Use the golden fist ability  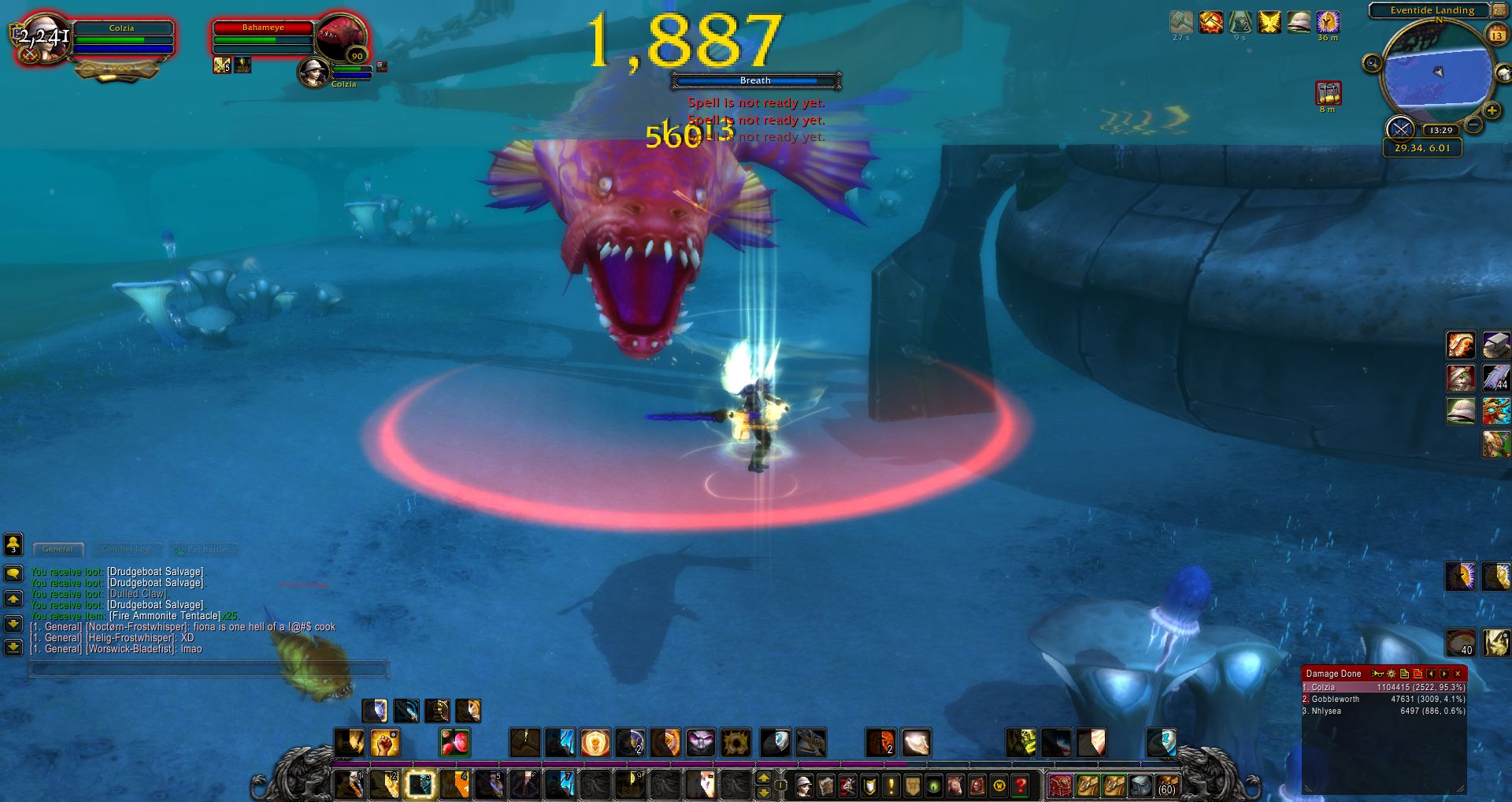(x=385, y=742)
